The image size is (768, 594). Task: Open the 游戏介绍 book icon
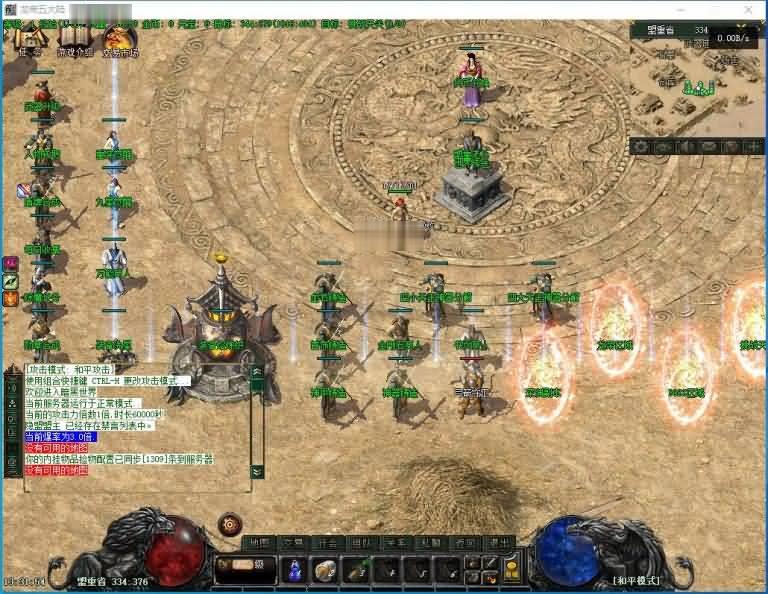click(75, 42)
